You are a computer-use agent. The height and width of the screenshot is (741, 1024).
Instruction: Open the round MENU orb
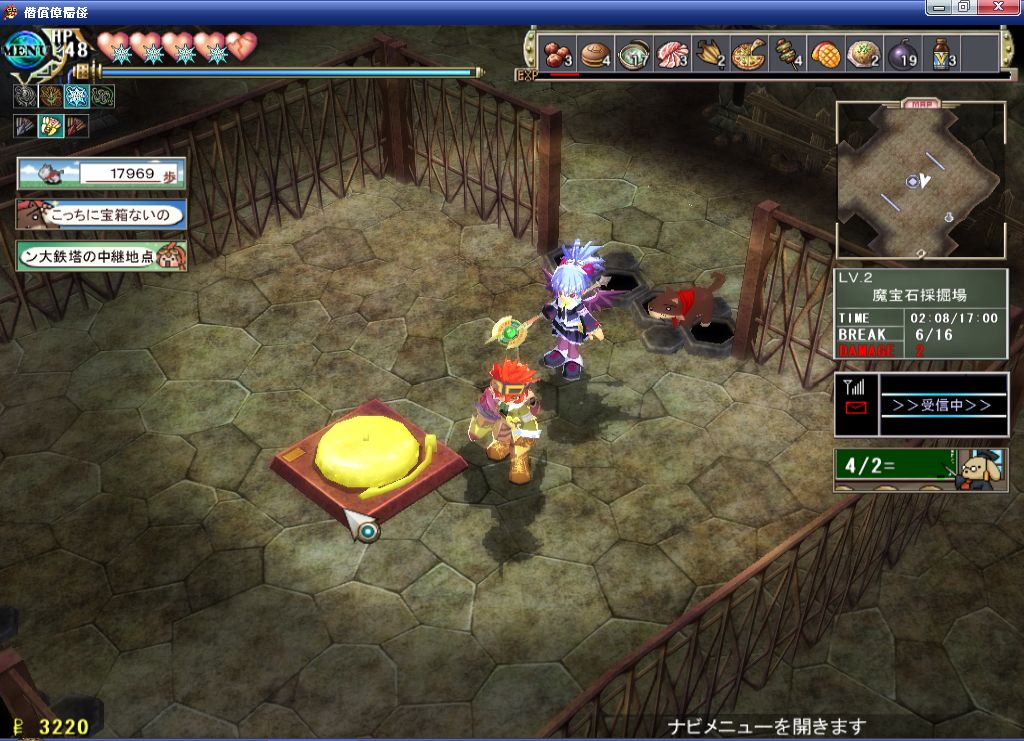click(24, 49)
